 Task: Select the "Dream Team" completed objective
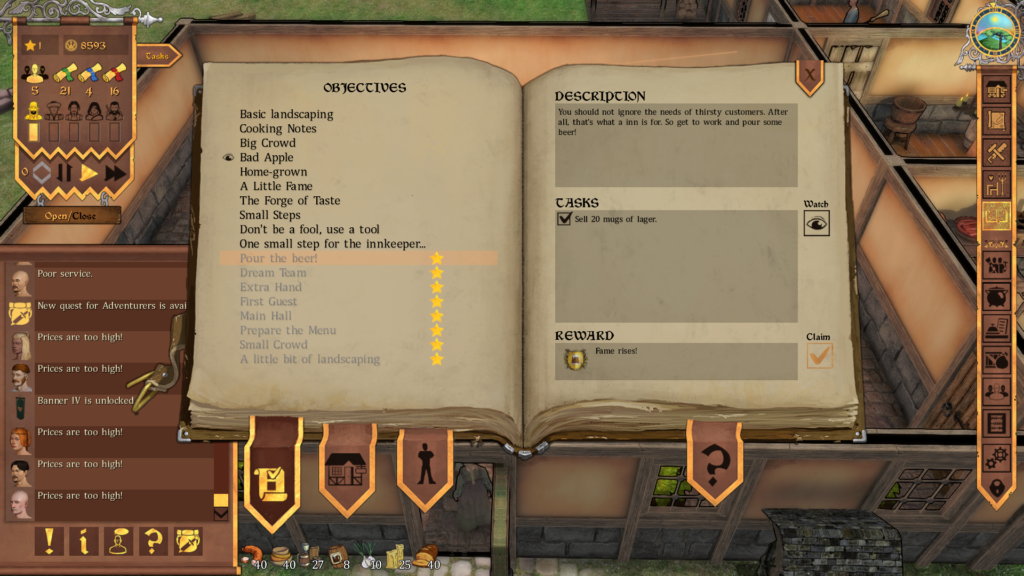click(x=272, y=272)
